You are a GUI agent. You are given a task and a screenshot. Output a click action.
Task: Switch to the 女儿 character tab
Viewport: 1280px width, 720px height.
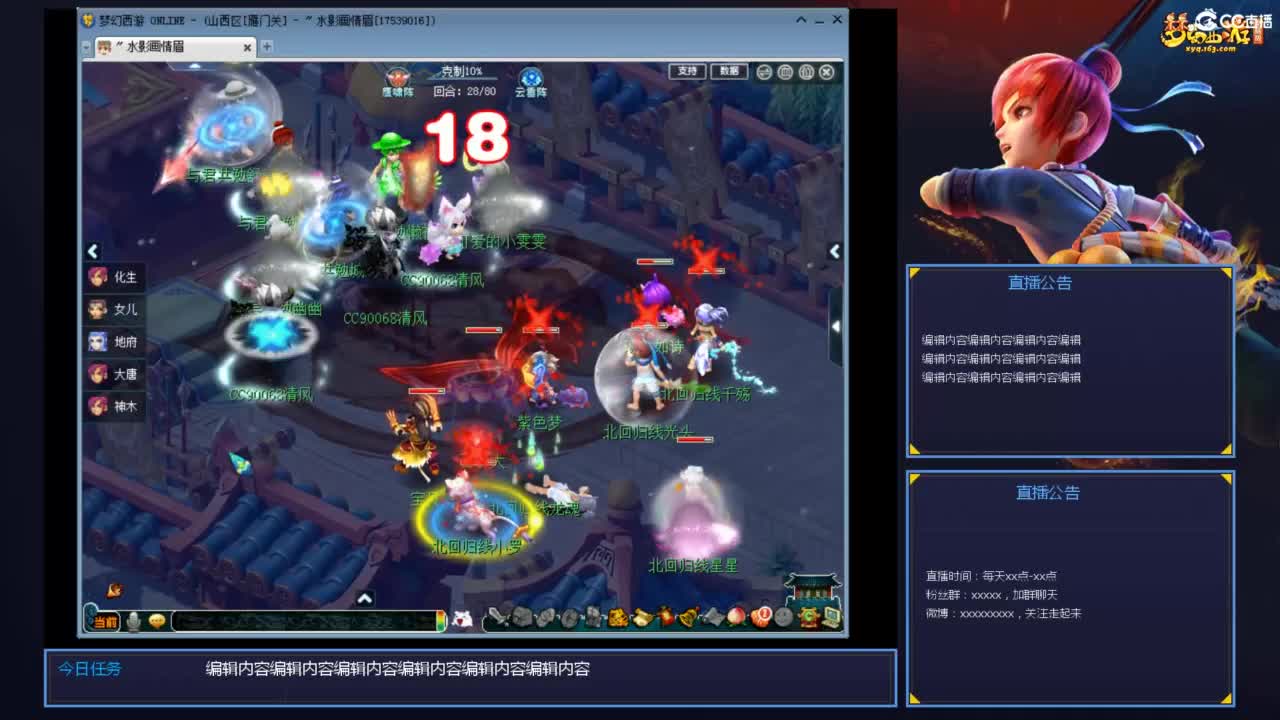click(x=113, y=310)
